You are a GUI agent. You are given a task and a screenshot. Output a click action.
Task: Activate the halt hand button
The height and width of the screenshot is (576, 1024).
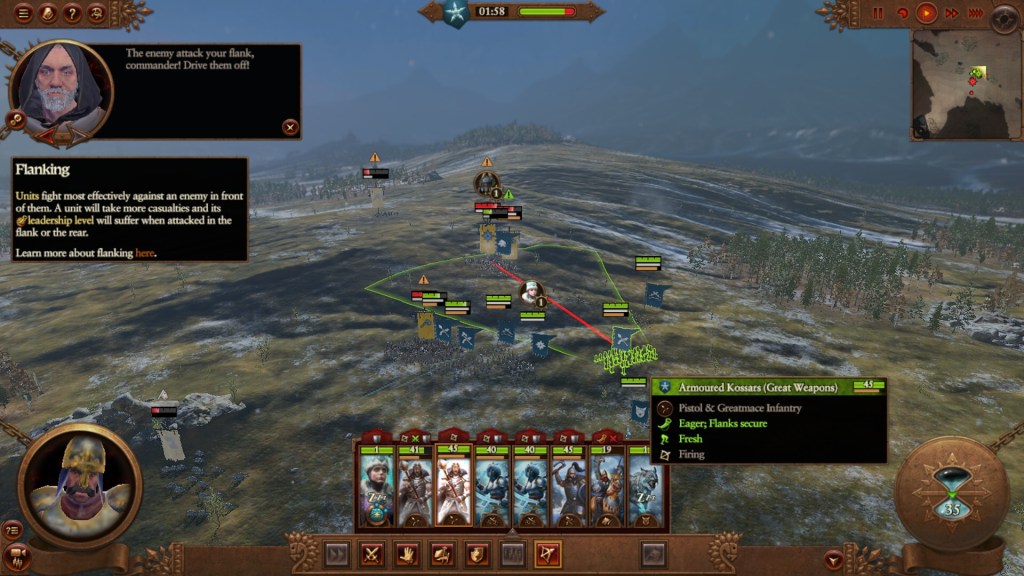(407, 553)
